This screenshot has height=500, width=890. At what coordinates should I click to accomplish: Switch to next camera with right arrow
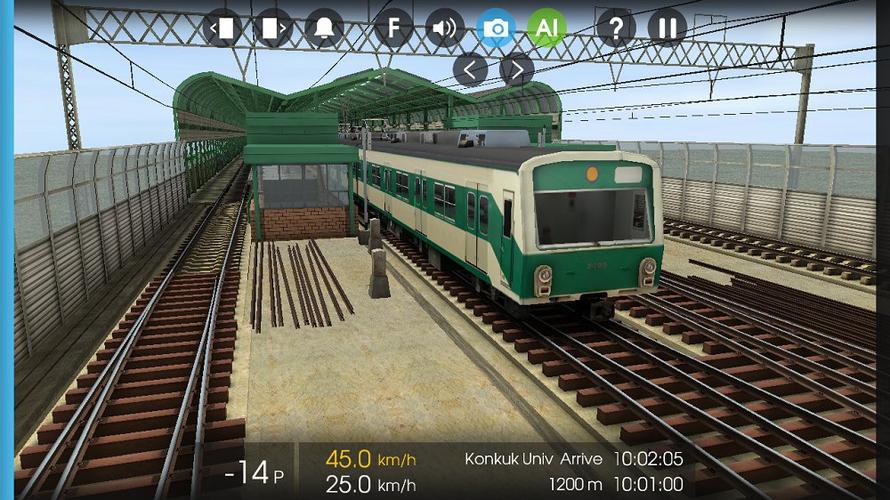click(x=516, y=69)
